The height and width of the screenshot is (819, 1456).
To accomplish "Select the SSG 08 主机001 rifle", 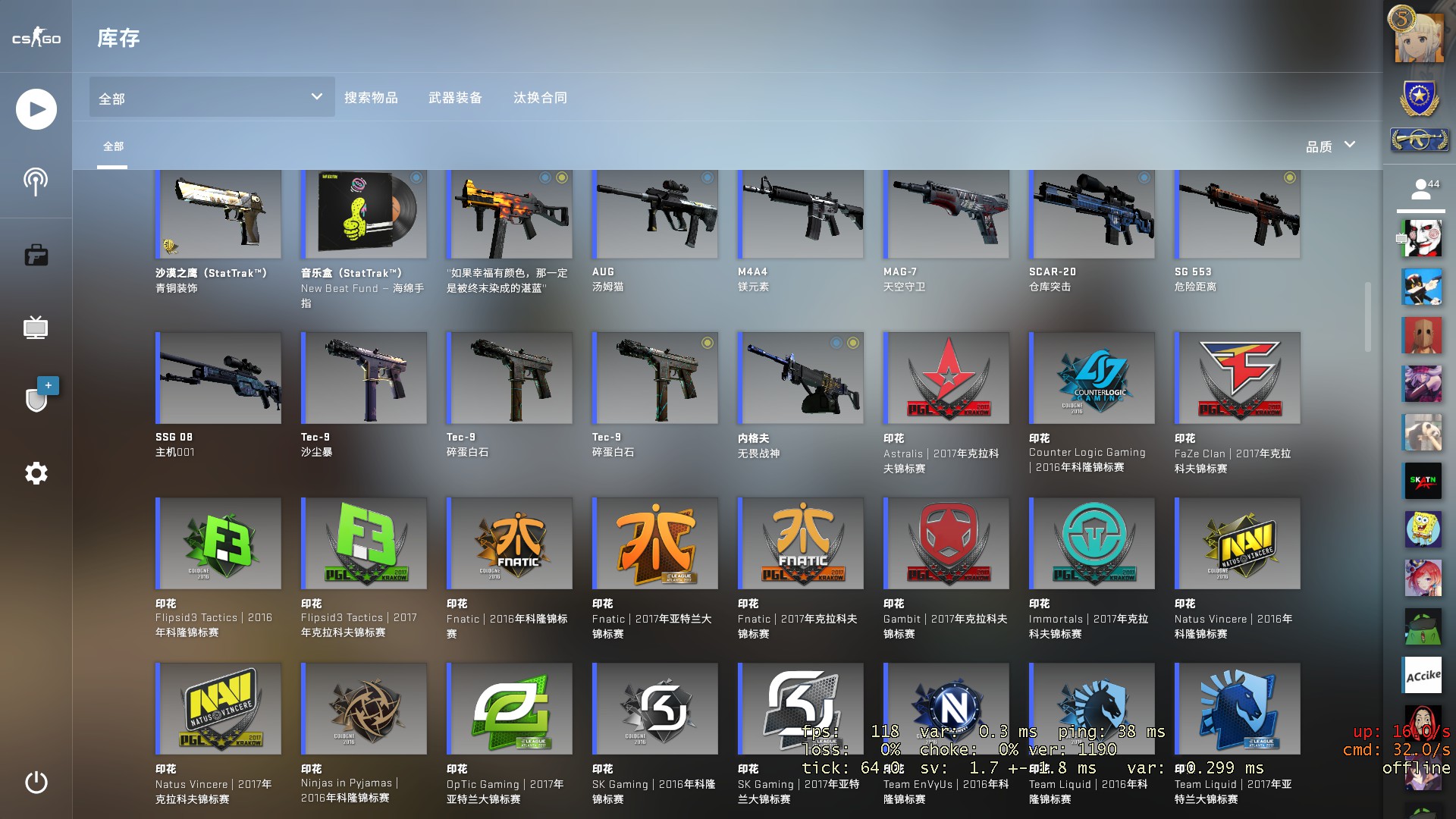I will 218,378.
